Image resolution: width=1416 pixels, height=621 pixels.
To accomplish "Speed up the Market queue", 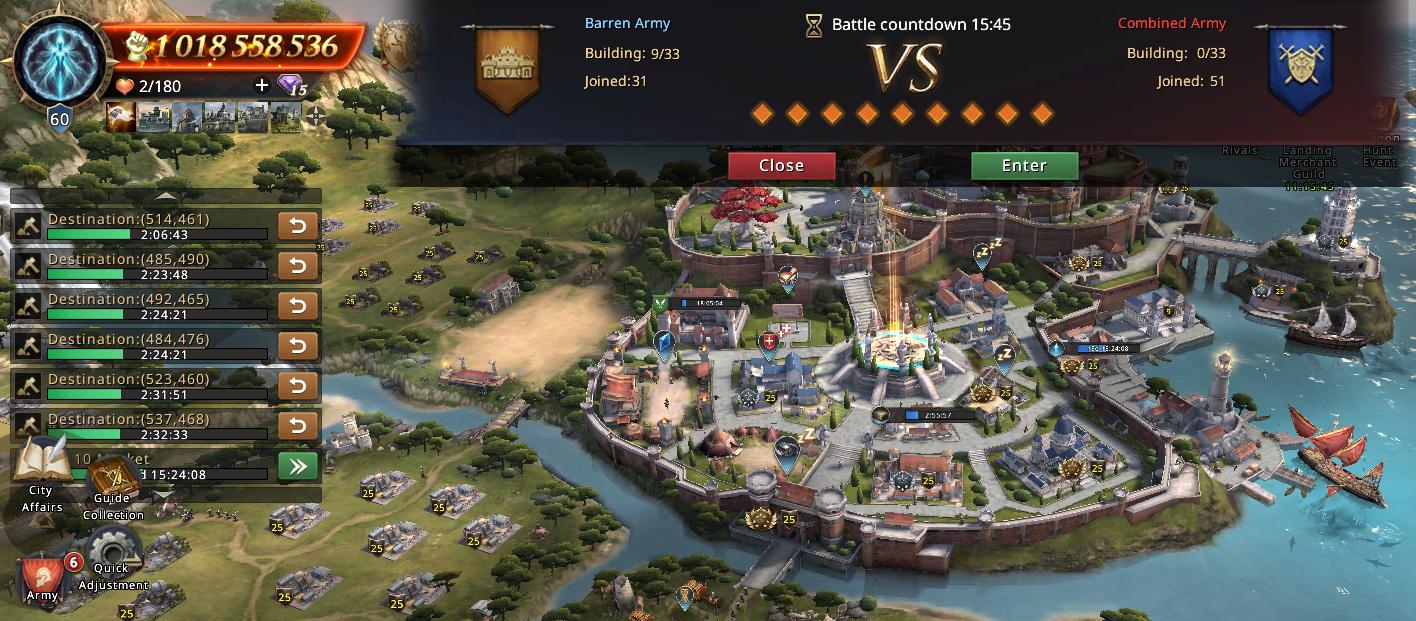I will (298, 466).
